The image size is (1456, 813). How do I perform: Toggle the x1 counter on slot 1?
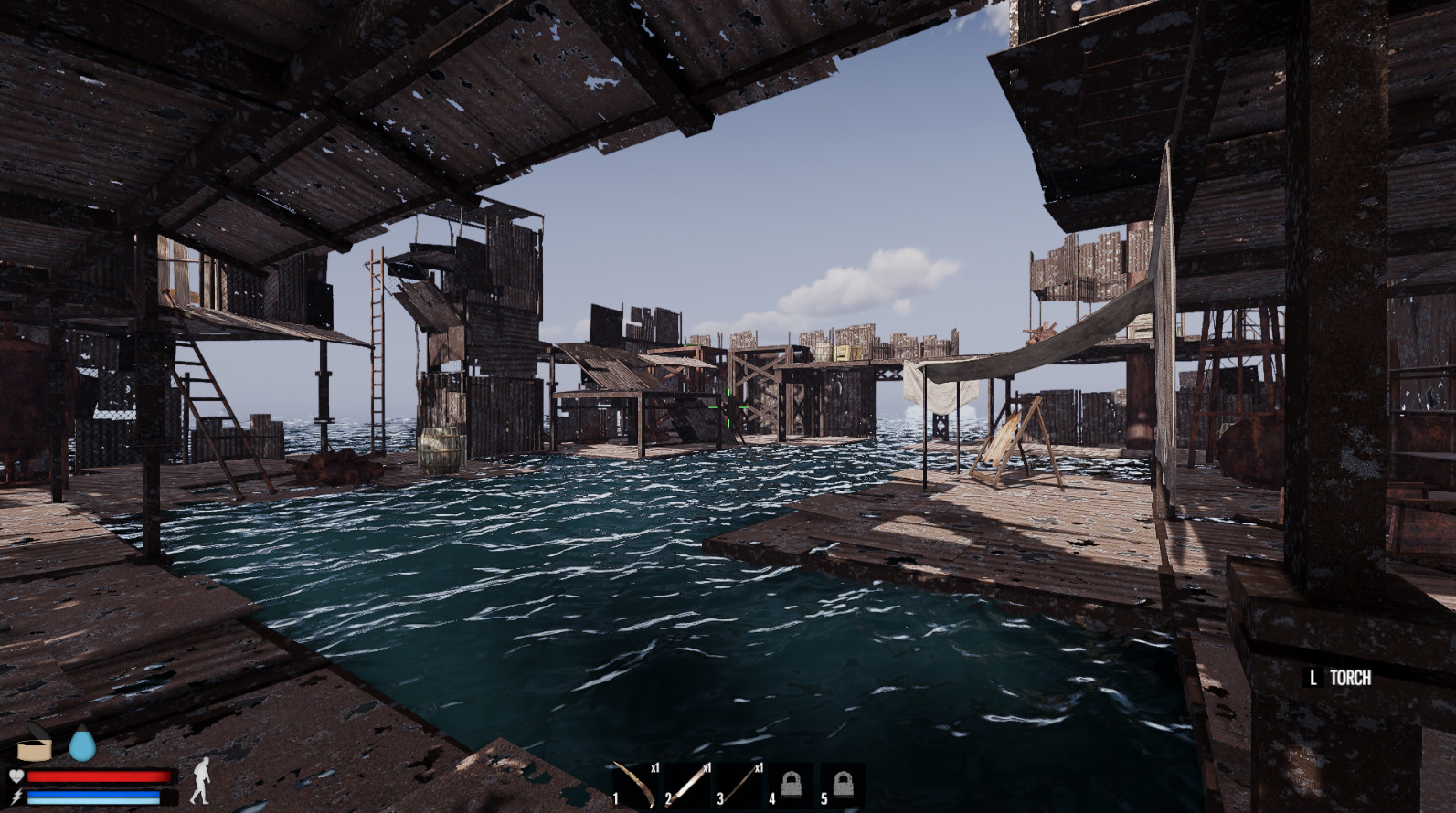pos(656,768)
